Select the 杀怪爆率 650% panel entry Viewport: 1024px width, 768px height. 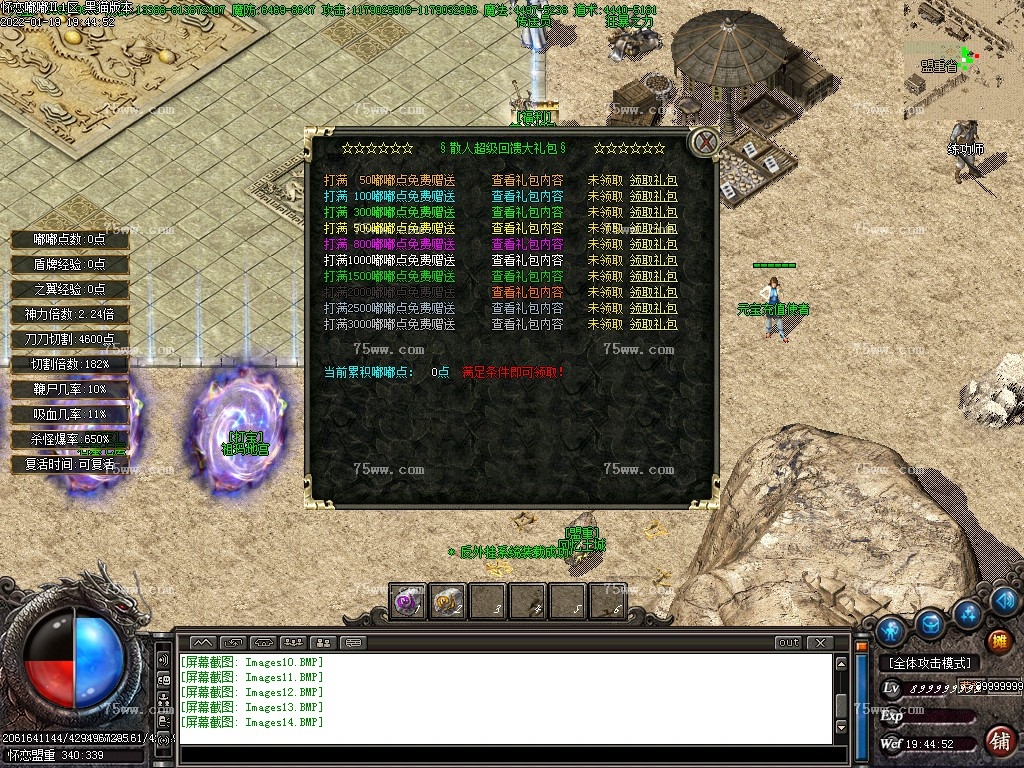coord(70,439)
